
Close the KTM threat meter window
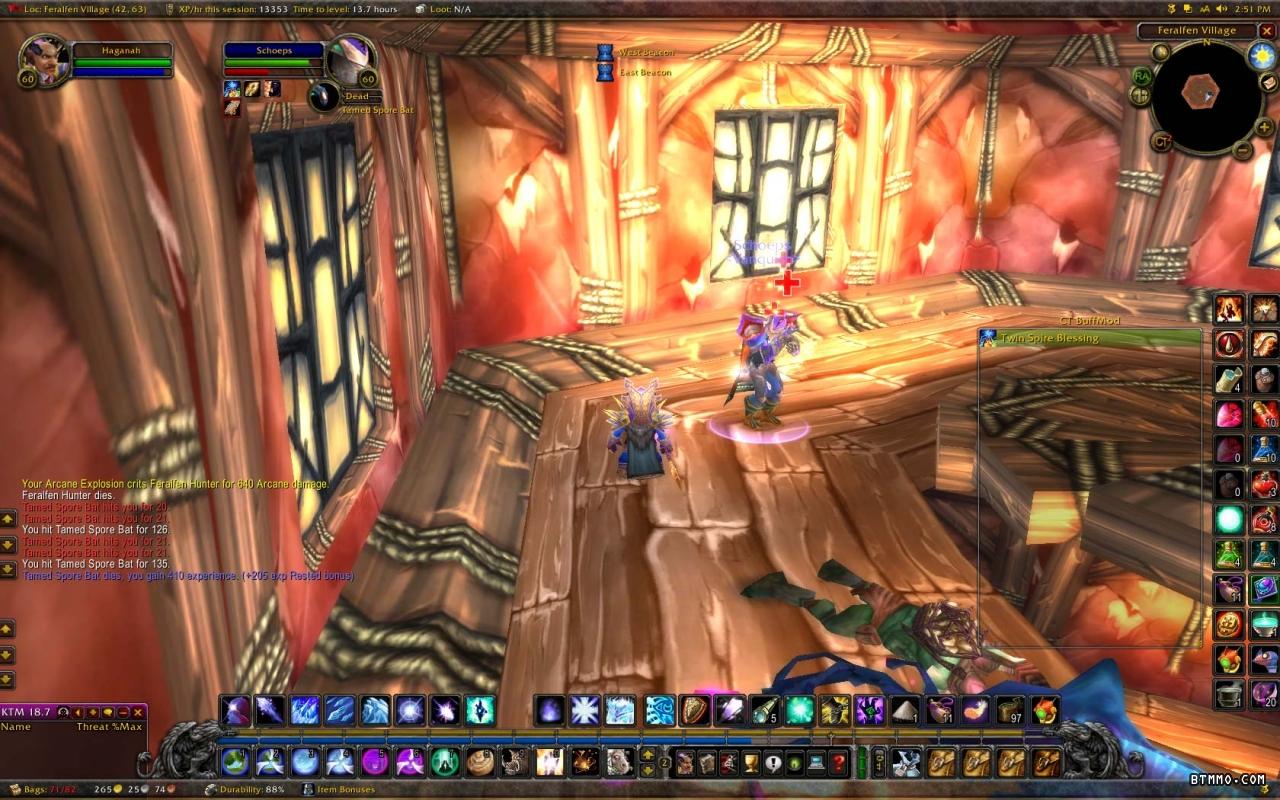pyautogui.click(x=138, y=712)
